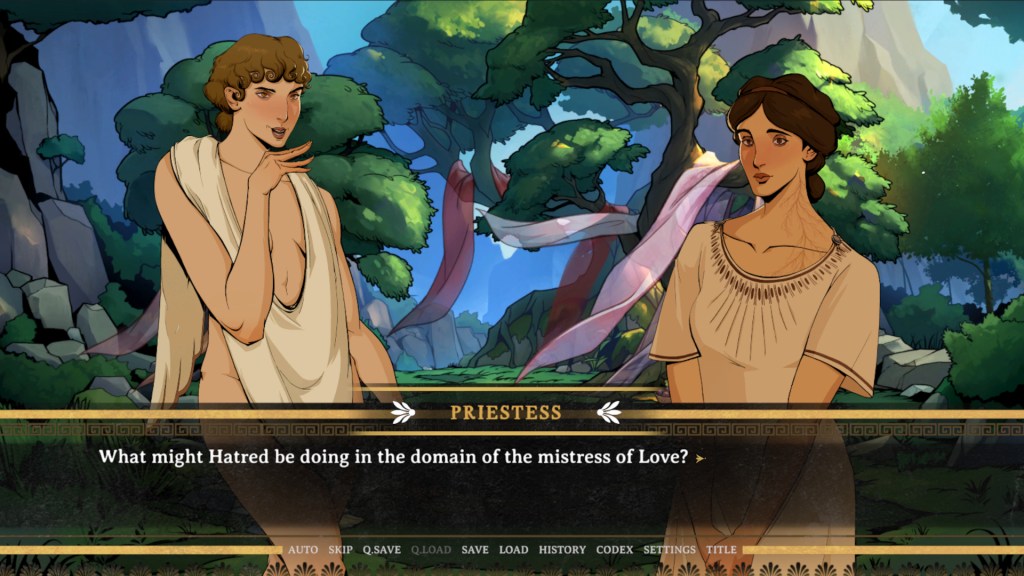Show the dialogue History
The width and height of the screenshot is (1024, 576).
(562, 550)
